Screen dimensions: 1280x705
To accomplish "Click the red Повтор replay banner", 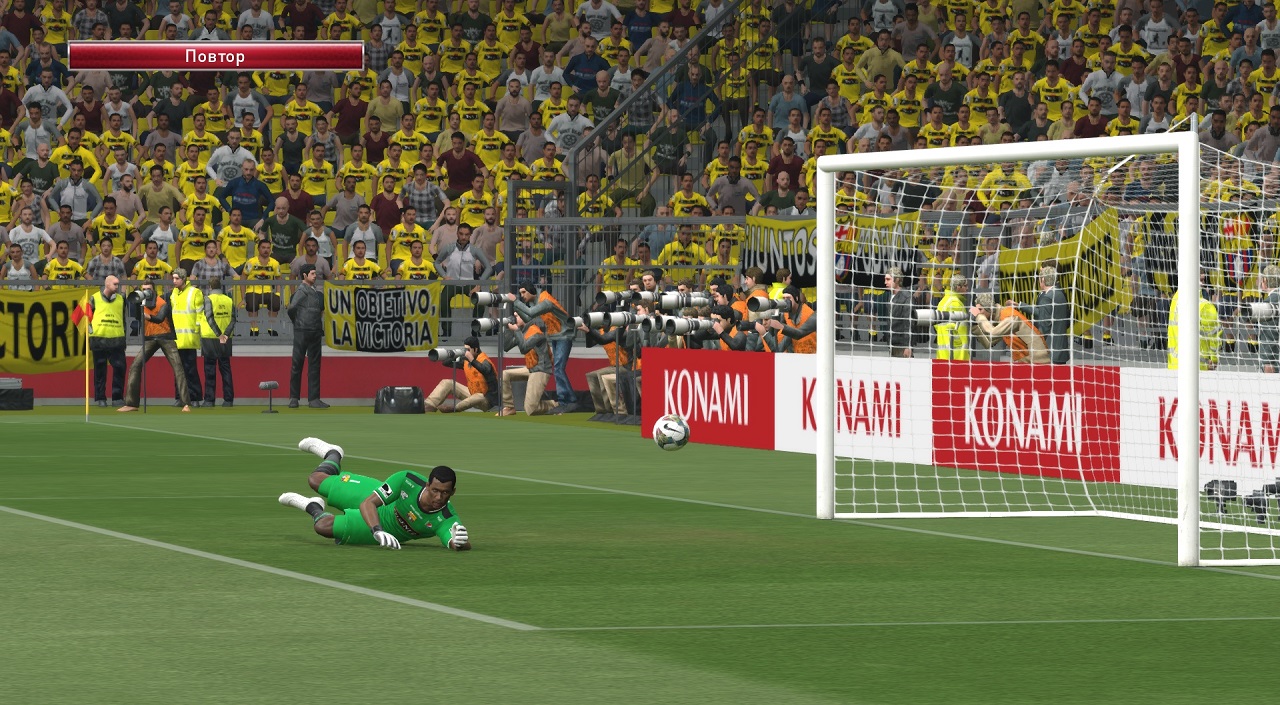I will click(215, 56).
